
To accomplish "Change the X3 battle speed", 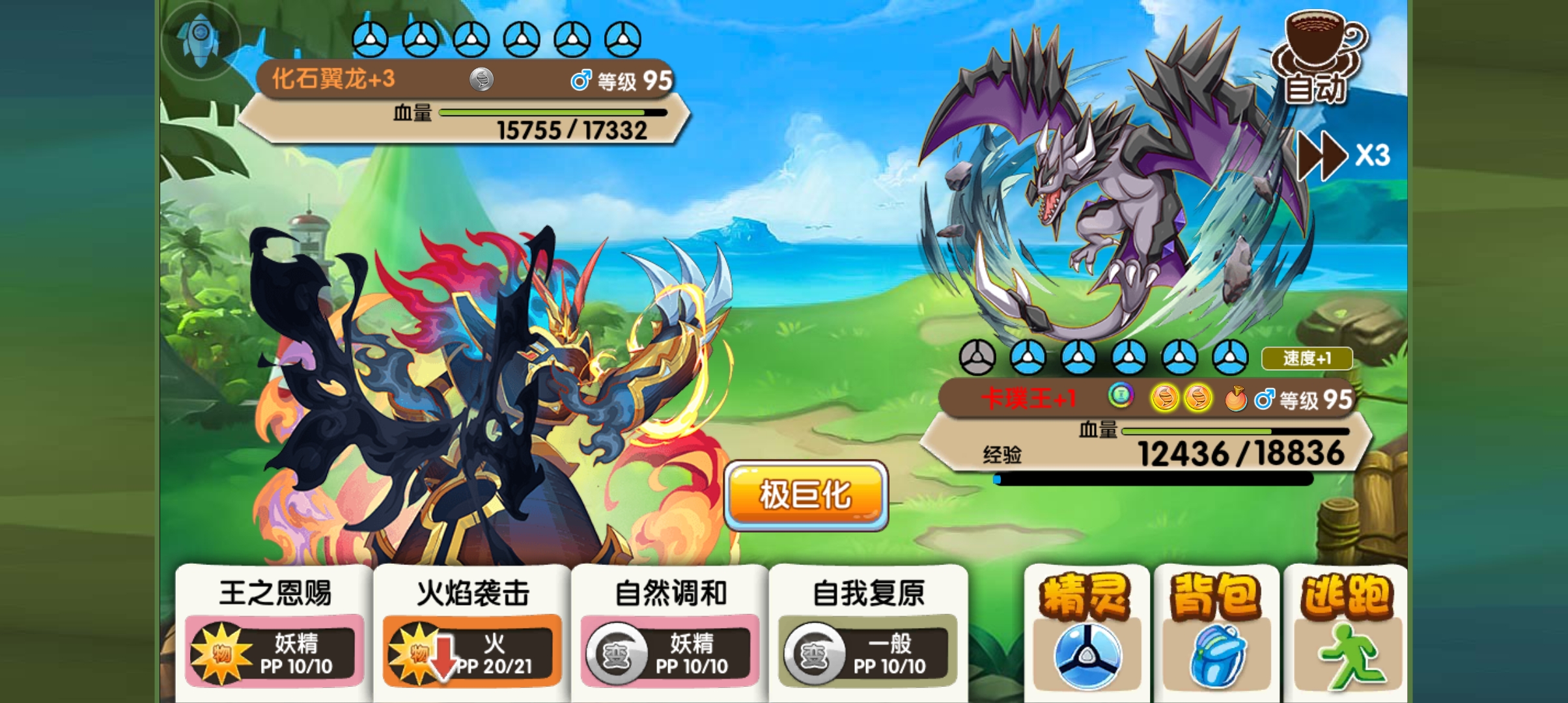I will click(1343, 156).
